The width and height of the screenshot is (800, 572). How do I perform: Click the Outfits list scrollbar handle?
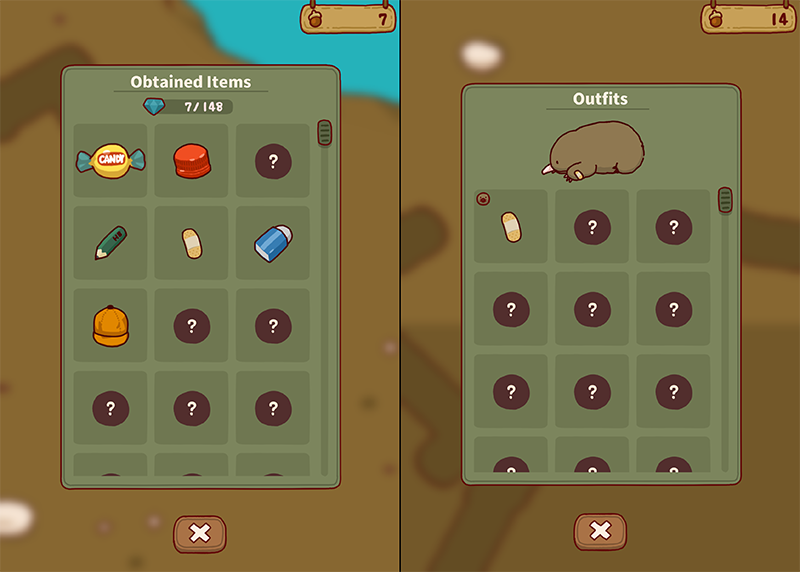coord(725,200)
